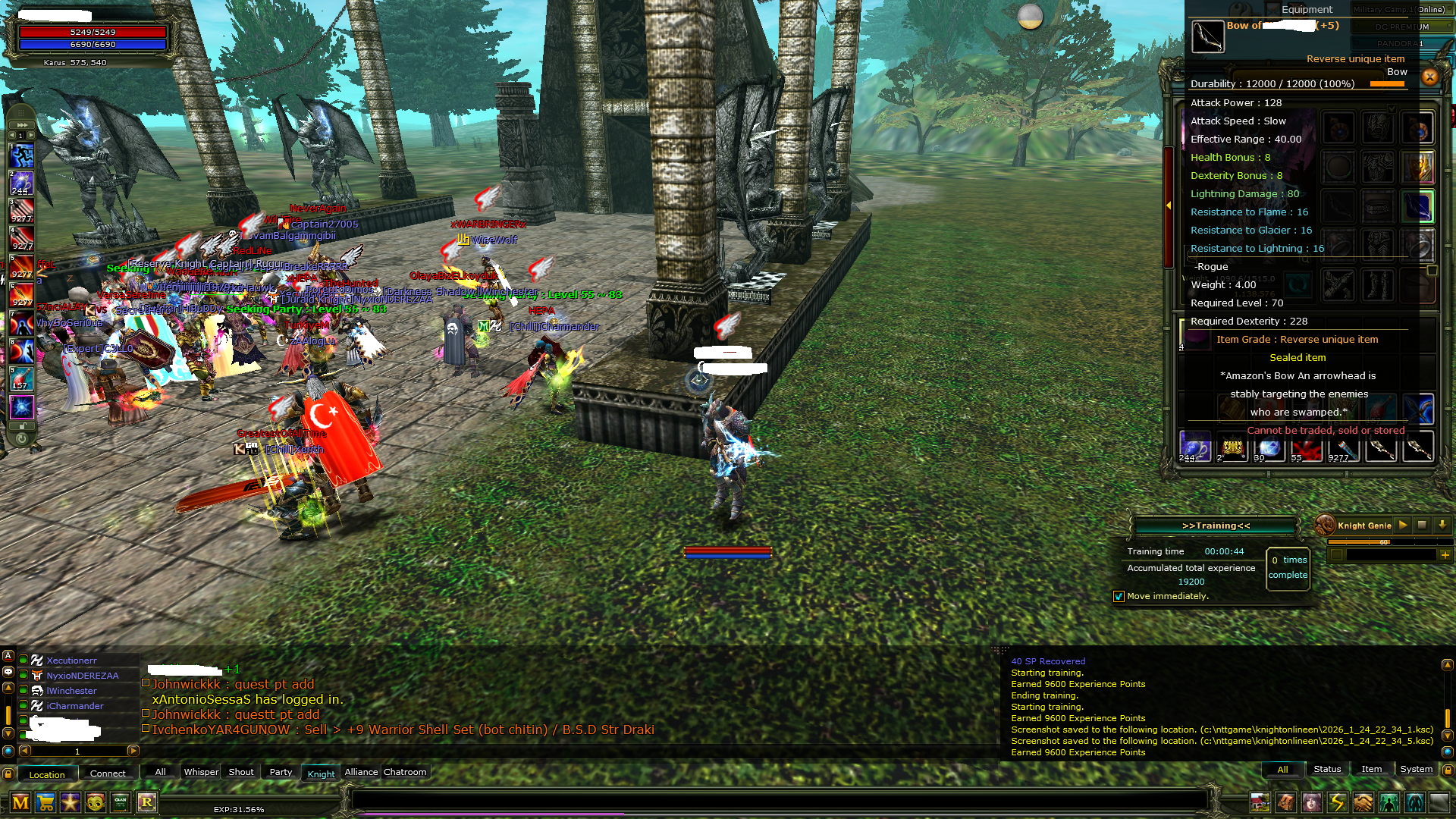Select the Party chat tab
Screen dimensions: 1456x819
pyautogui.click(x=280, y=772)
